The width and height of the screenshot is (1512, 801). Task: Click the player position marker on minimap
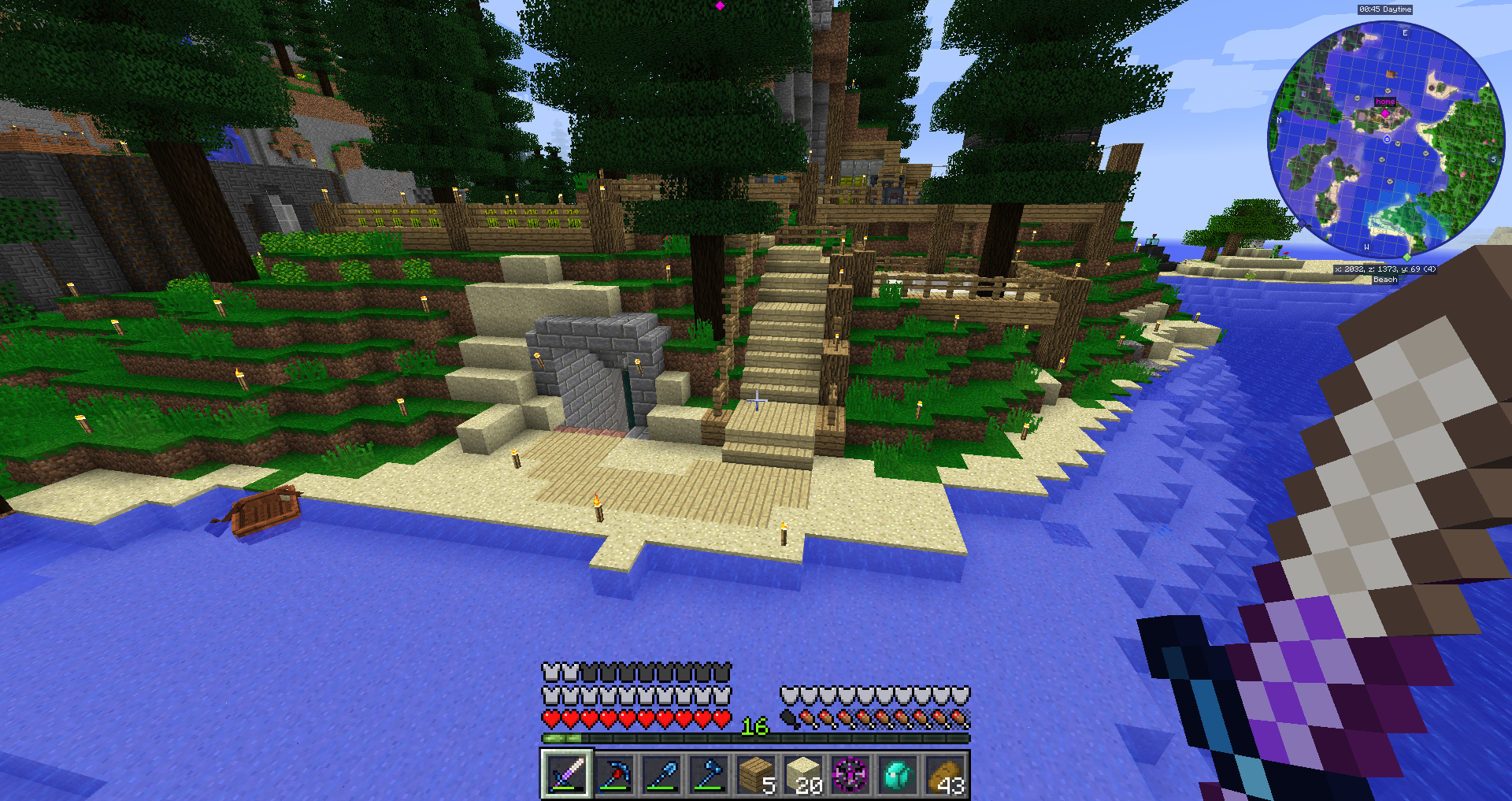(1387, 139)
